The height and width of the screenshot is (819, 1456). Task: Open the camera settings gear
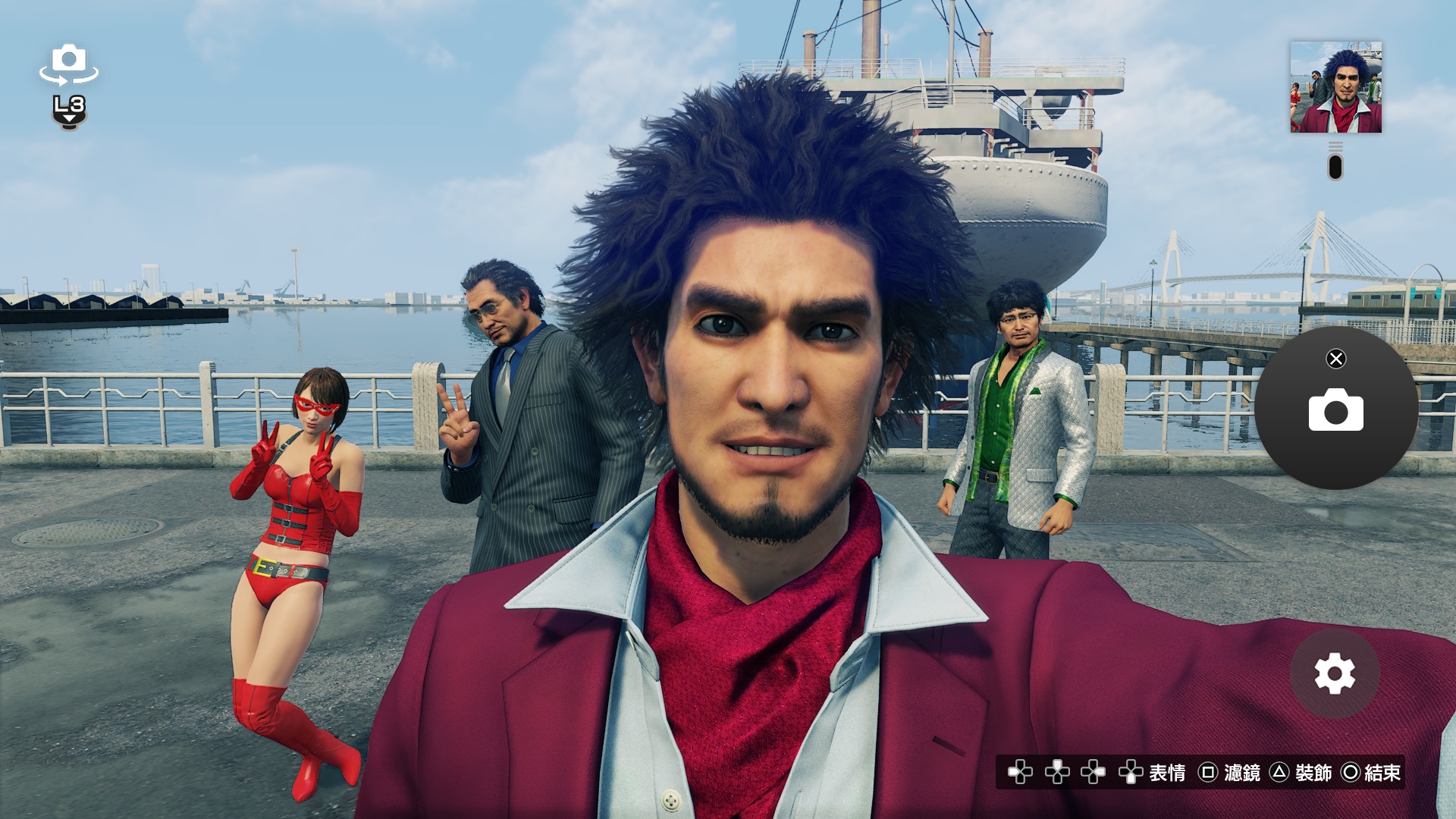tap(1334, 673)
